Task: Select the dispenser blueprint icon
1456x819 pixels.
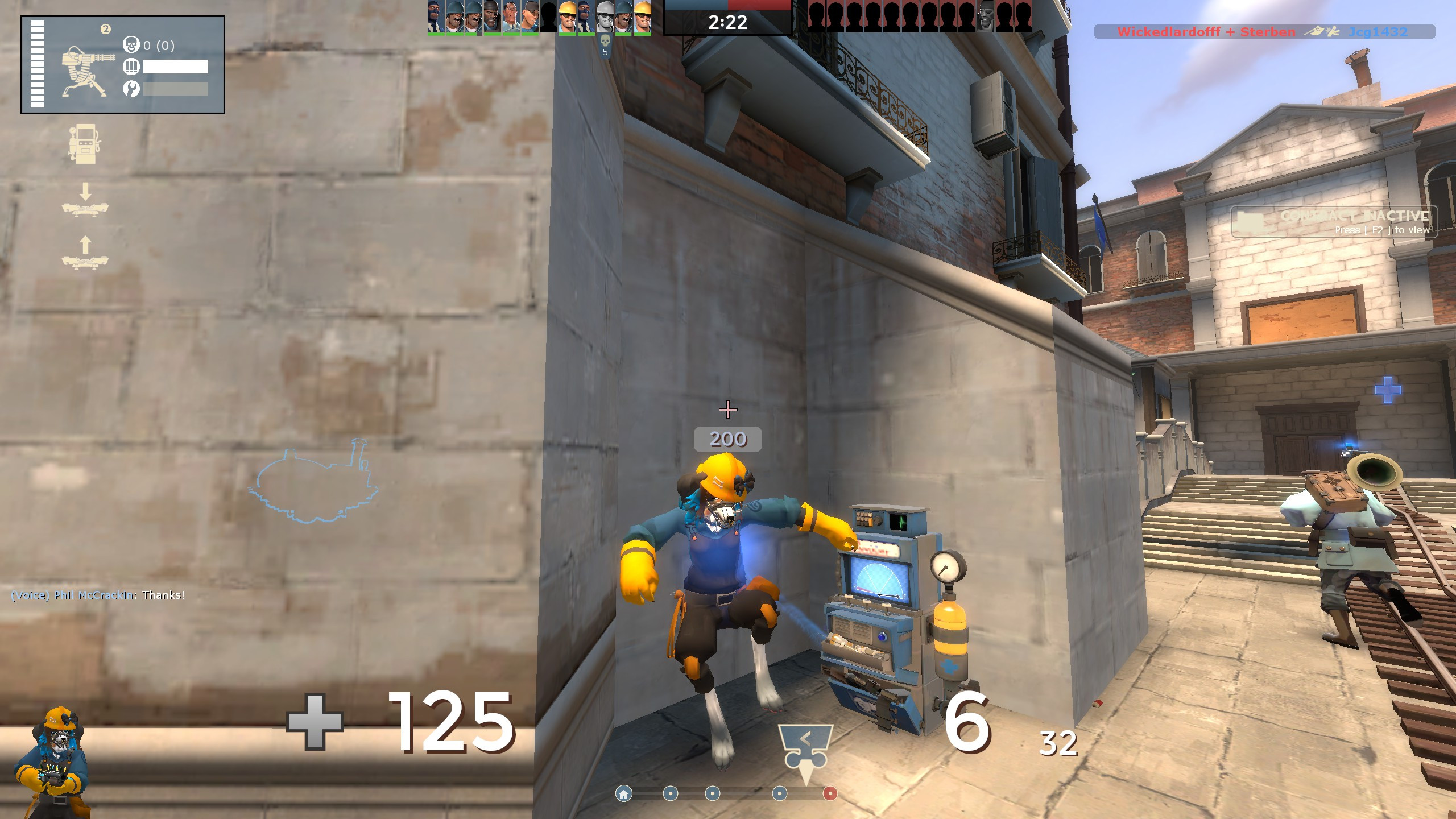Action: [85, 143]
